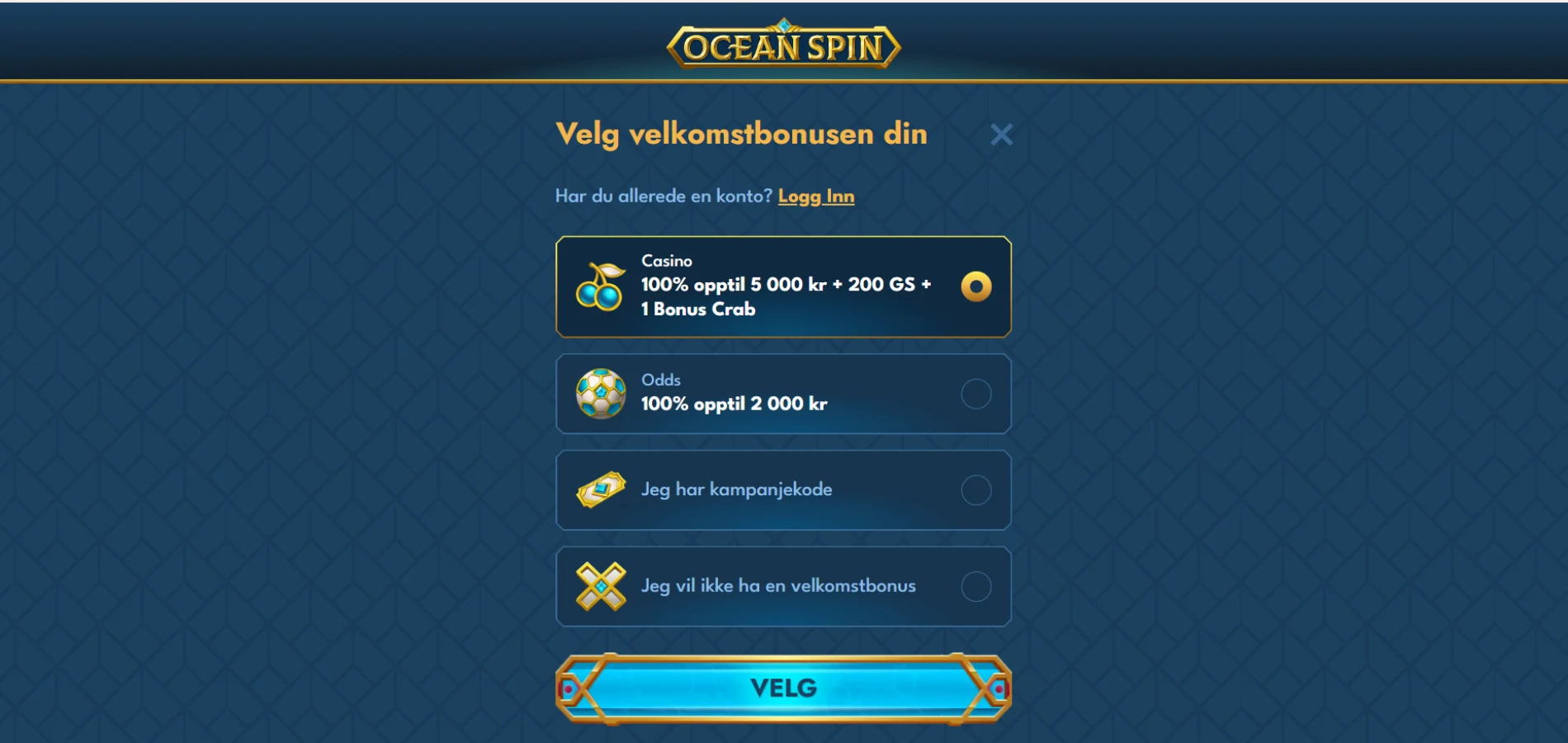The width and height of the screenshot is (1568, 743).
Task: Click the golden ticket kampanjekode icon
Action: [602, 490]
